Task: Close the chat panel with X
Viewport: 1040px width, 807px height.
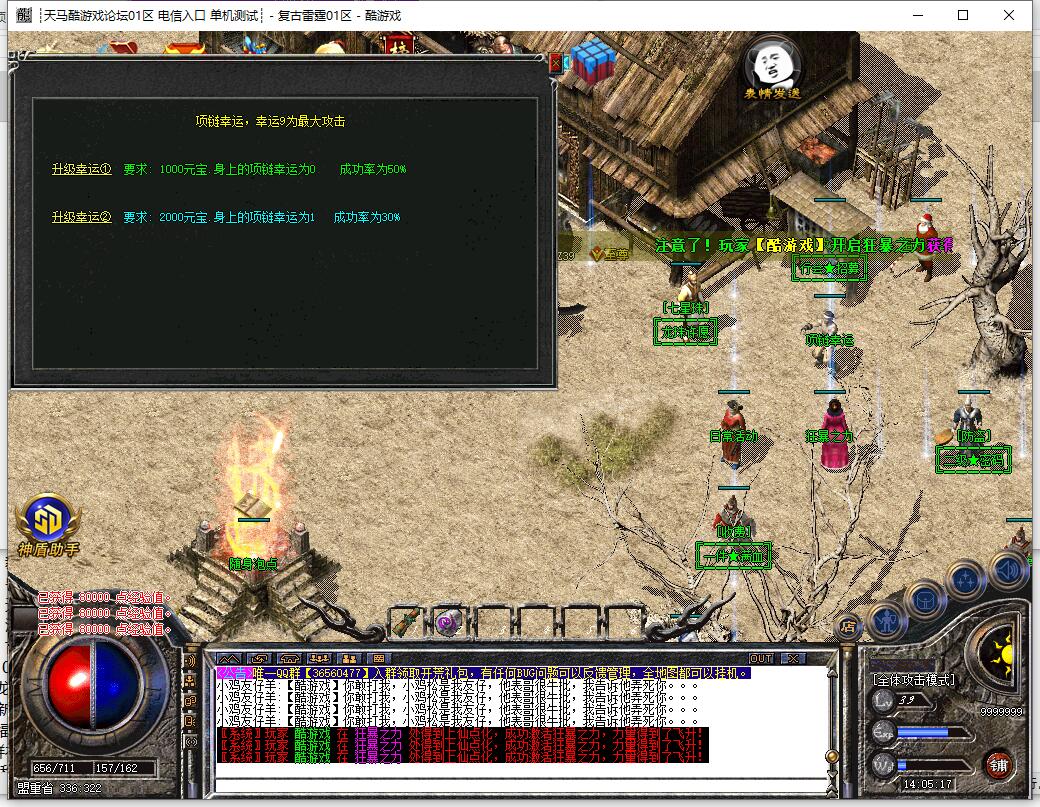Action: 792,658
